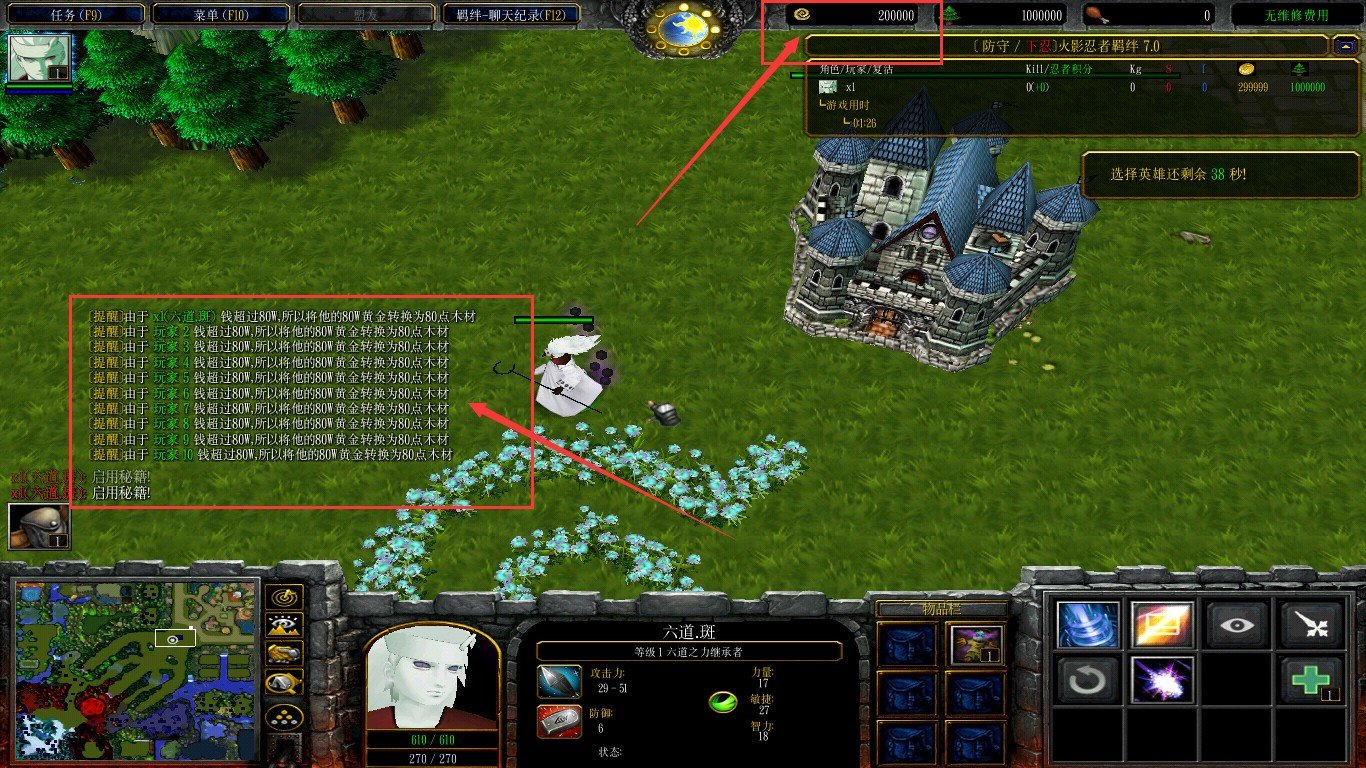
Task: Activate the orange slash ability icon
Action: click(1162, 624)
